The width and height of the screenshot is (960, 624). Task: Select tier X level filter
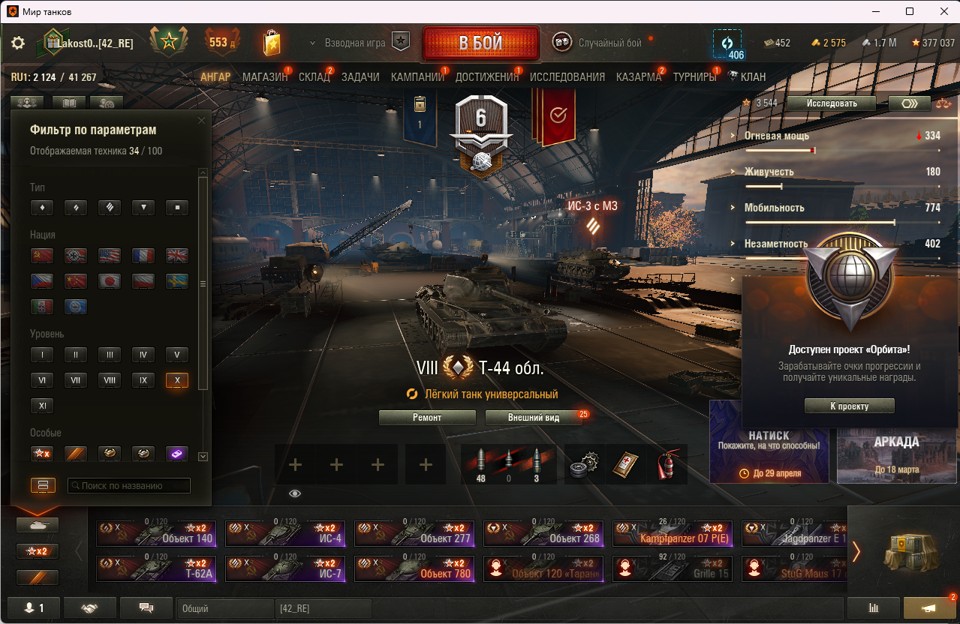coord(177,380)
